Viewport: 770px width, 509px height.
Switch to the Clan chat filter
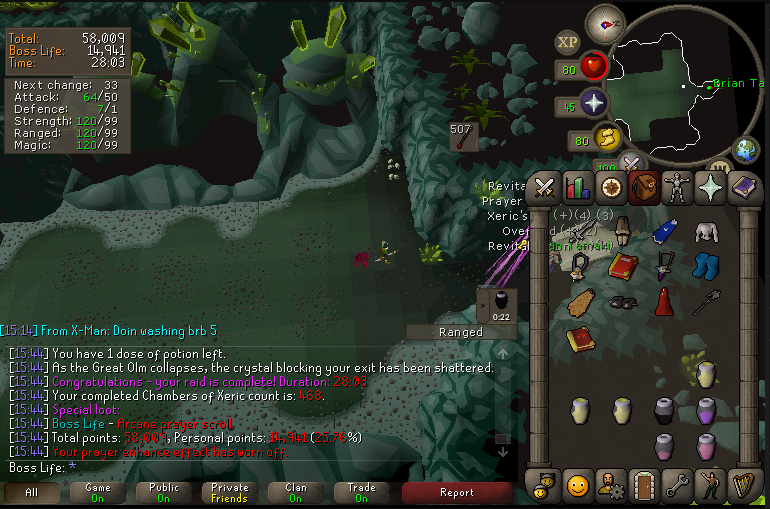[295, 492]
